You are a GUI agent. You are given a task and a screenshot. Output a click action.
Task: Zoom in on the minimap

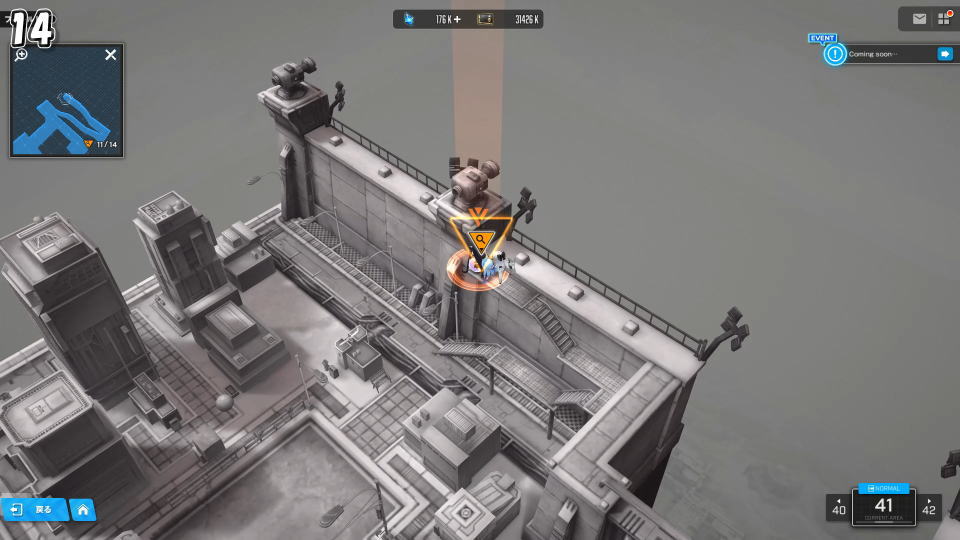(21, 55)
